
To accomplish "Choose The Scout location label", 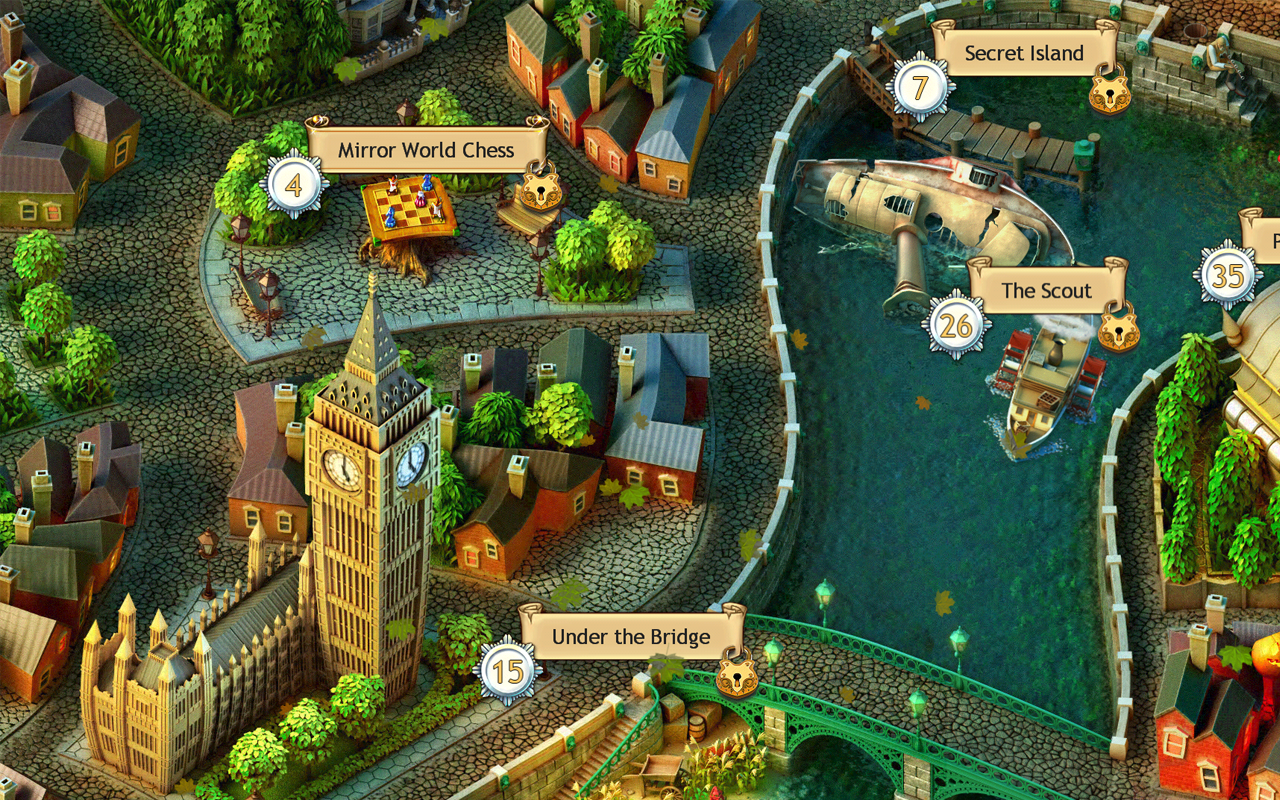I will click(1046, 290).
